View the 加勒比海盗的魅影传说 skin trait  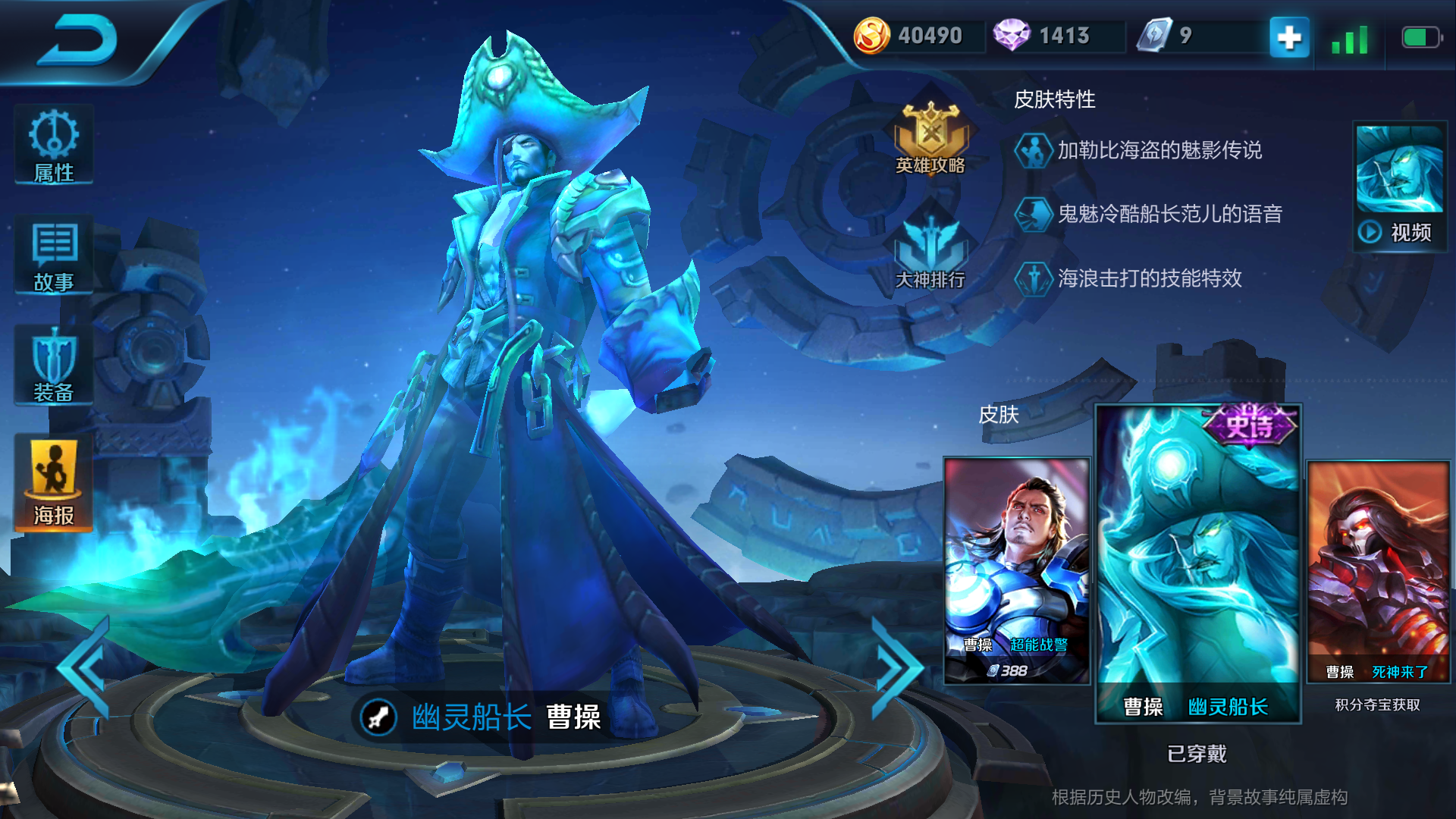click(x=1159, y=150)
